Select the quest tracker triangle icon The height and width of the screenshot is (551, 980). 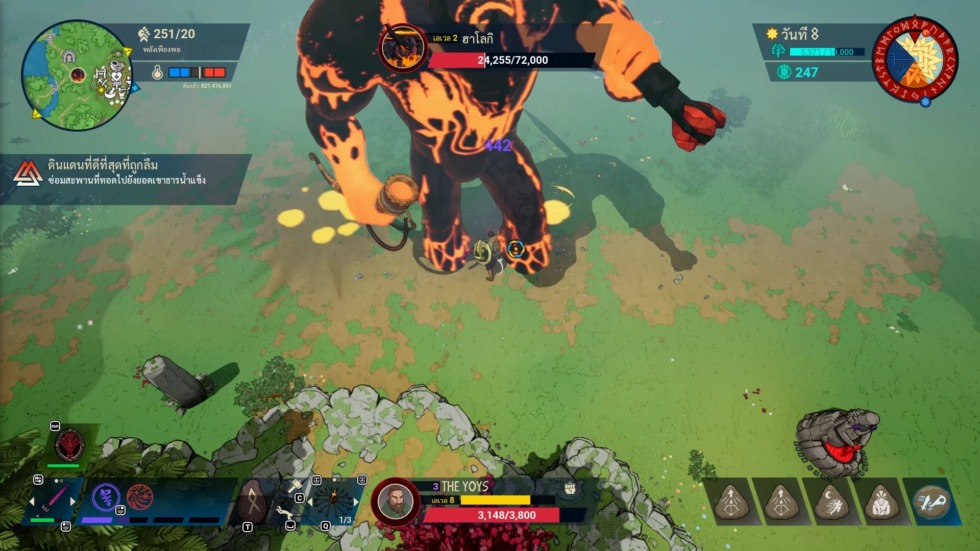click(x=28, y=177)
